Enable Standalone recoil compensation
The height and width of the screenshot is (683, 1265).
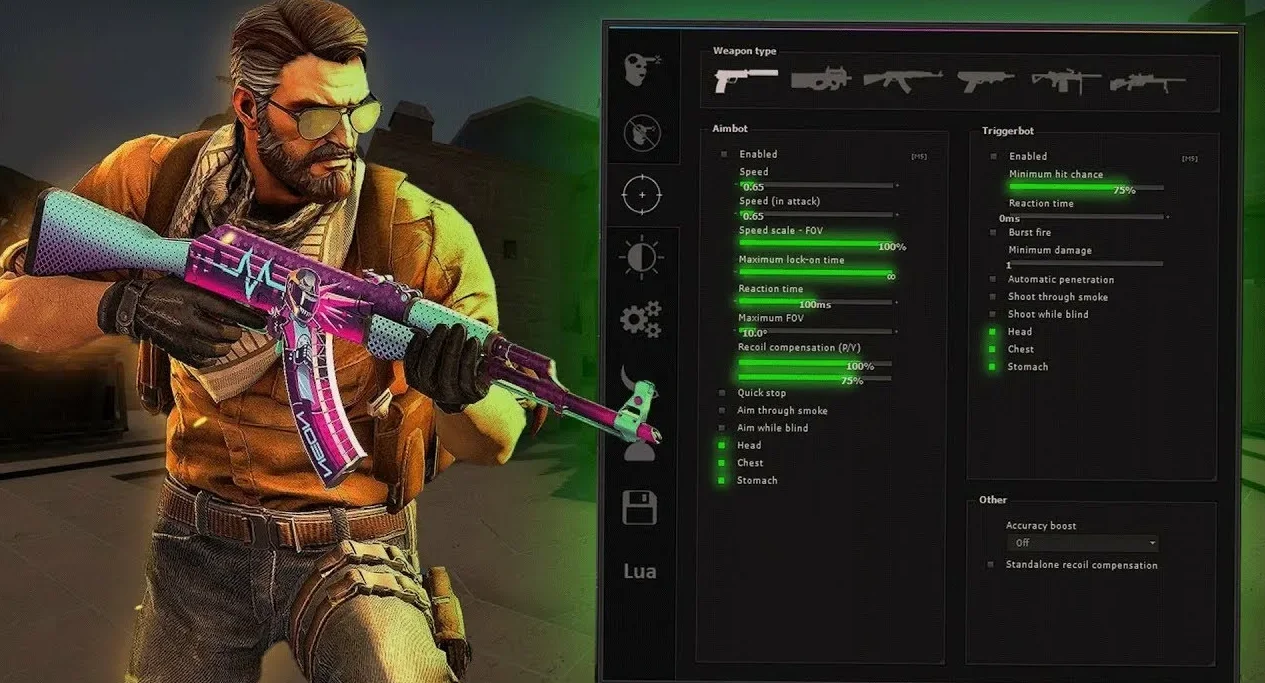[992, 565]
